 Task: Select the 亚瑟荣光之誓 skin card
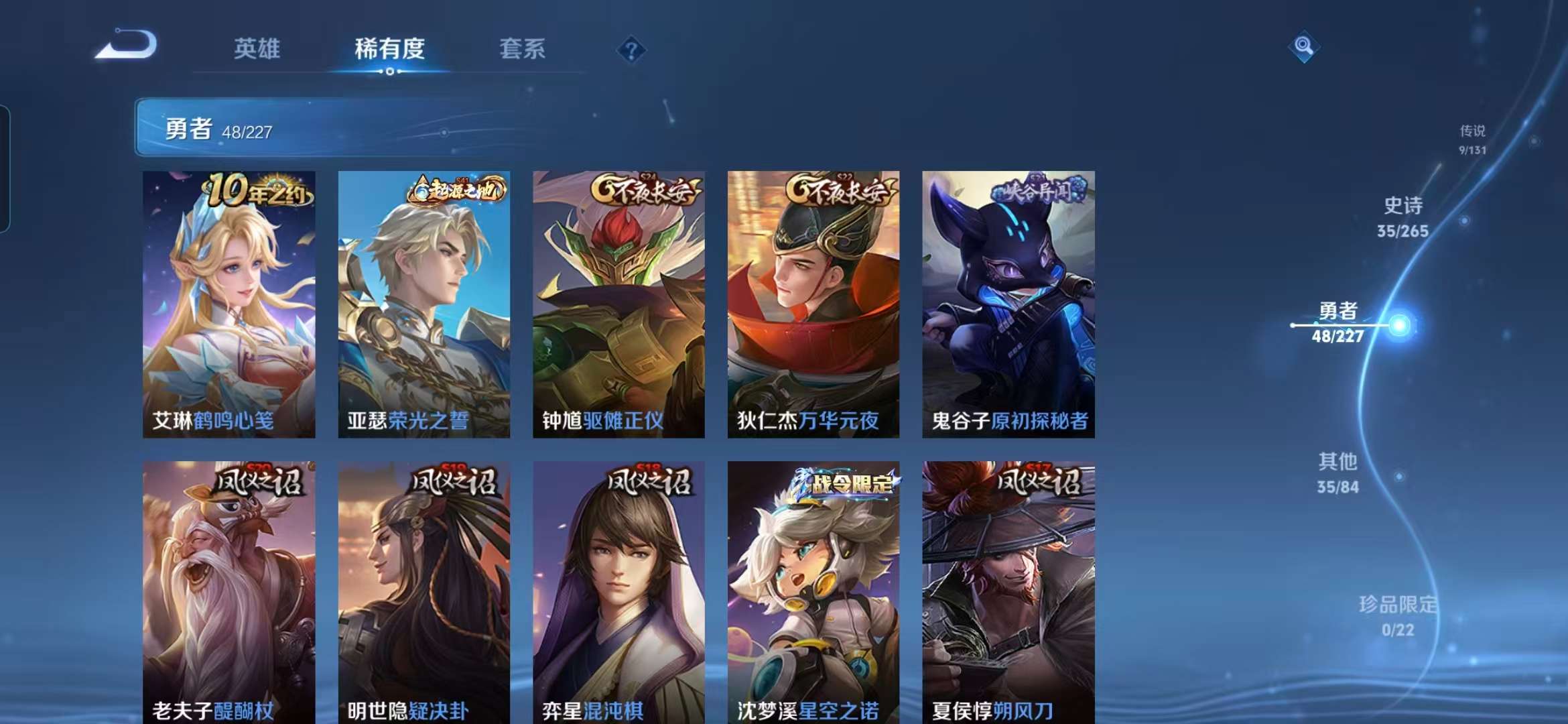coord(423,304)
